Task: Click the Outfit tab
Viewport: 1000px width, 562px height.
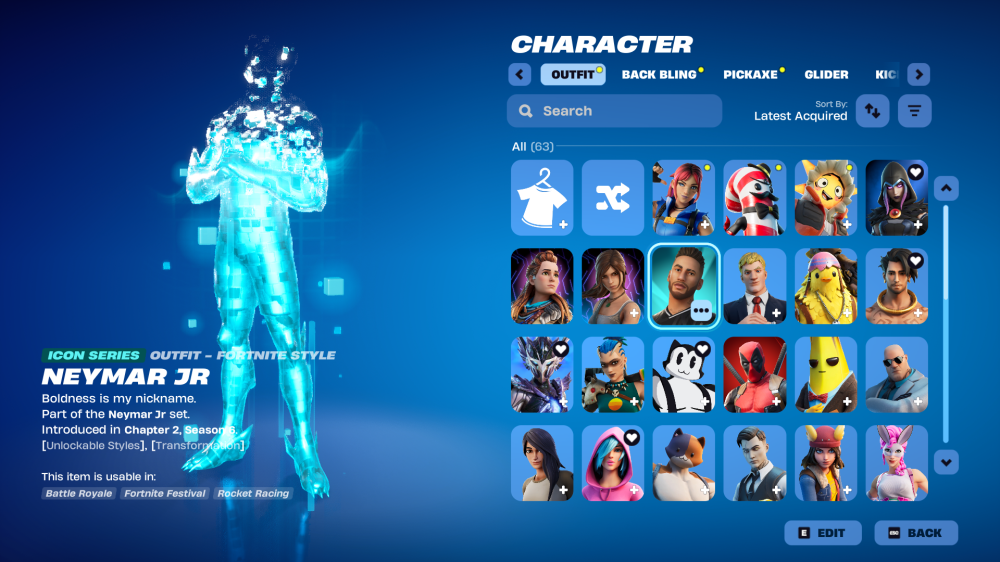Action: click(x=573, y=75)
